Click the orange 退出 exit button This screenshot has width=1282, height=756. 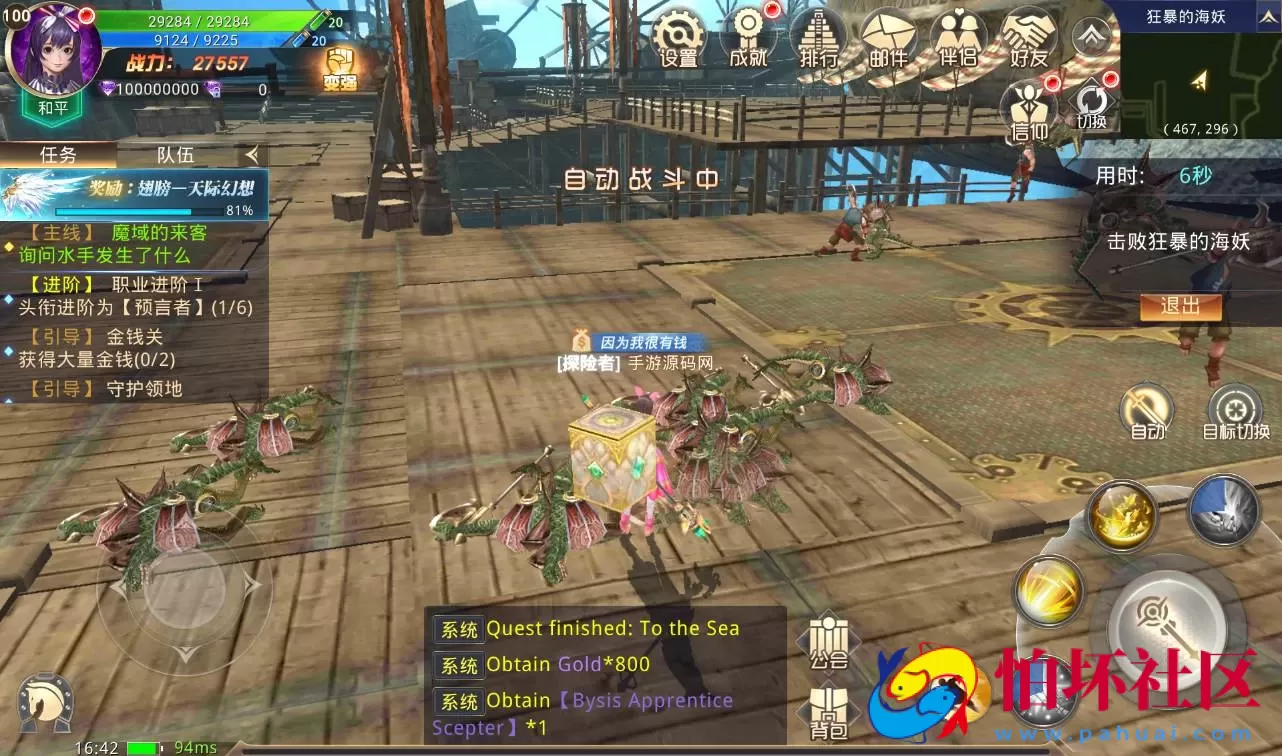point(1180,307)
